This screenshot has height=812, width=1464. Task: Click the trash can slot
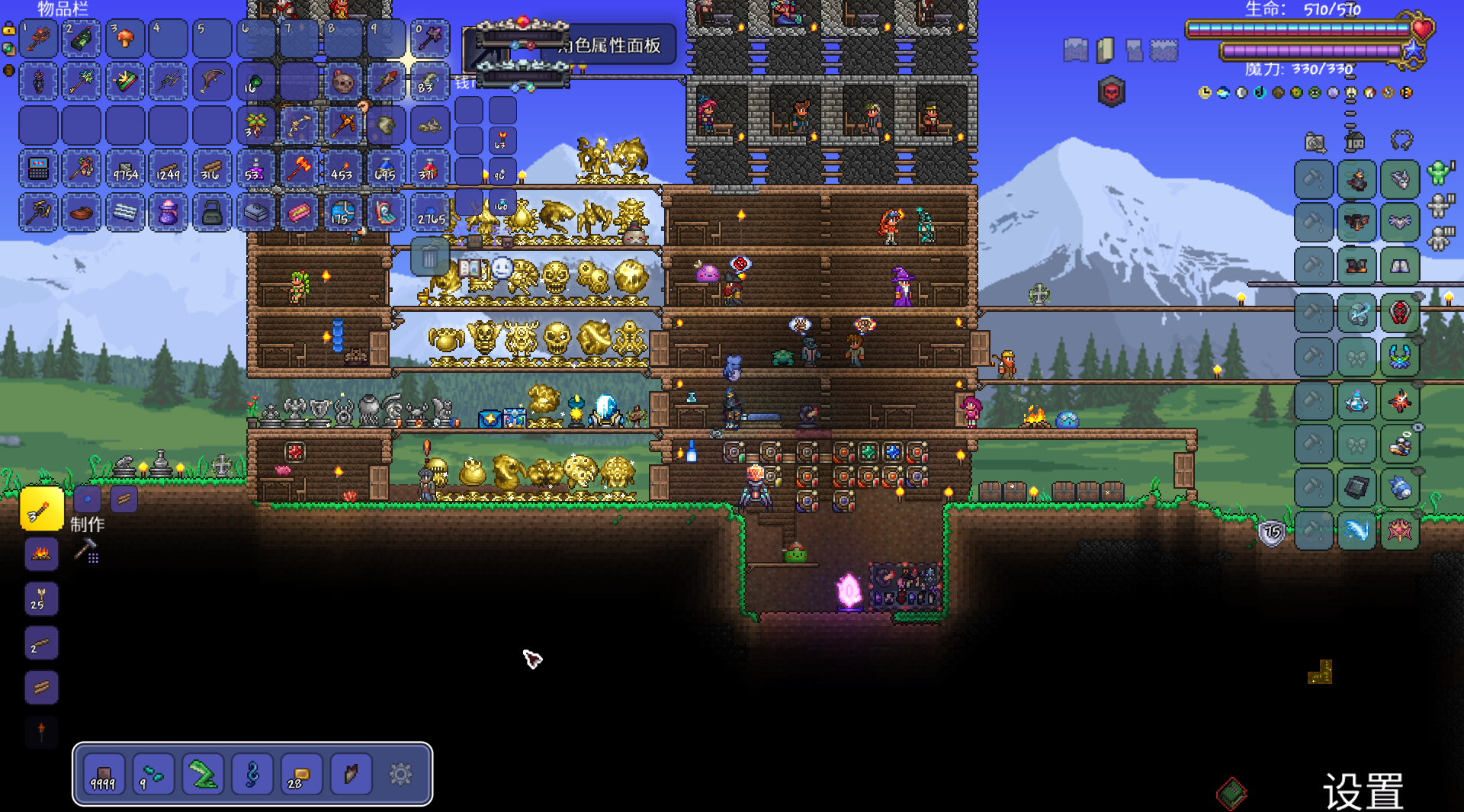(x=429, y=257)
